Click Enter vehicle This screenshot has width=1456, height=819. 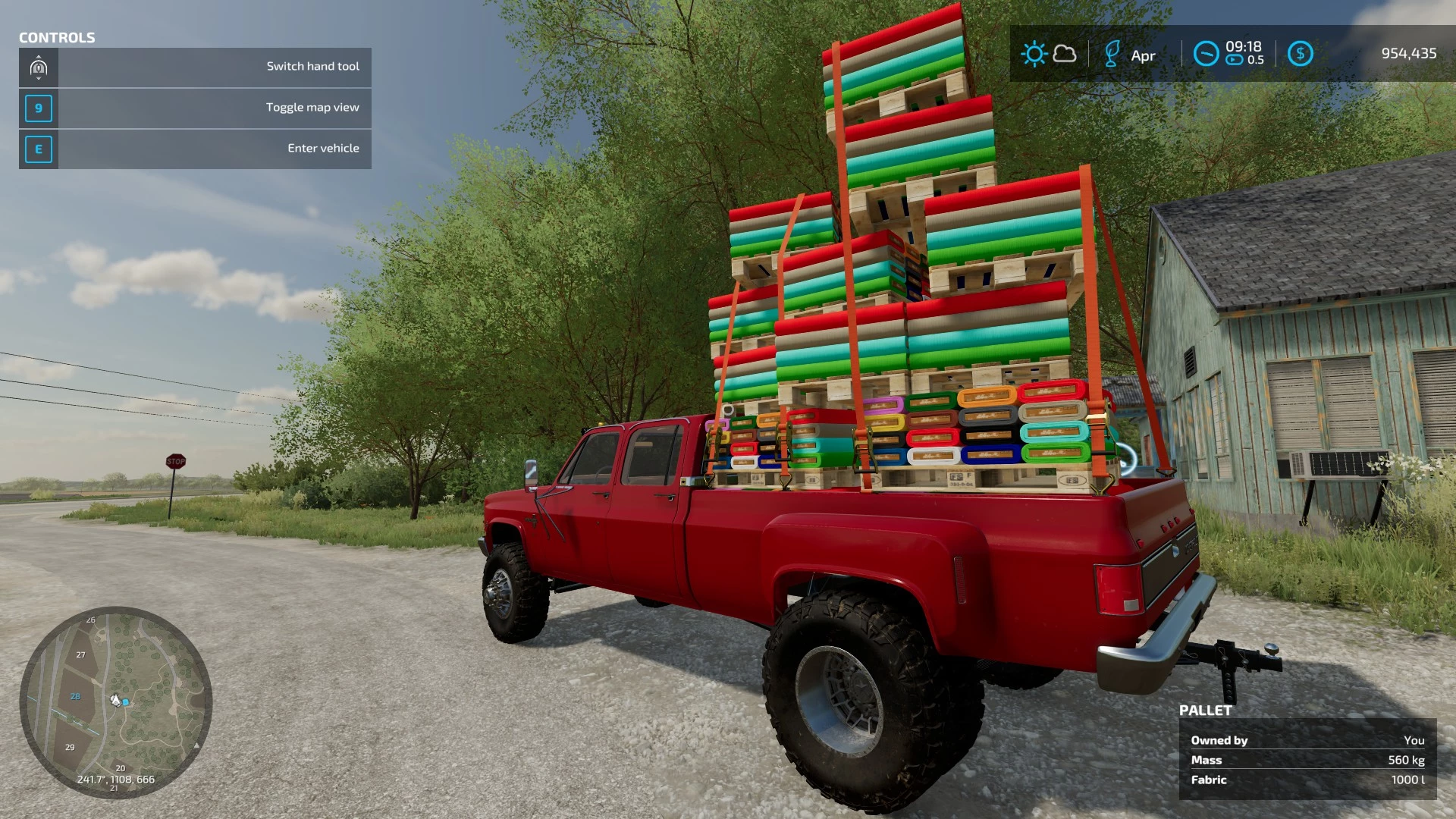coord(323,147)
